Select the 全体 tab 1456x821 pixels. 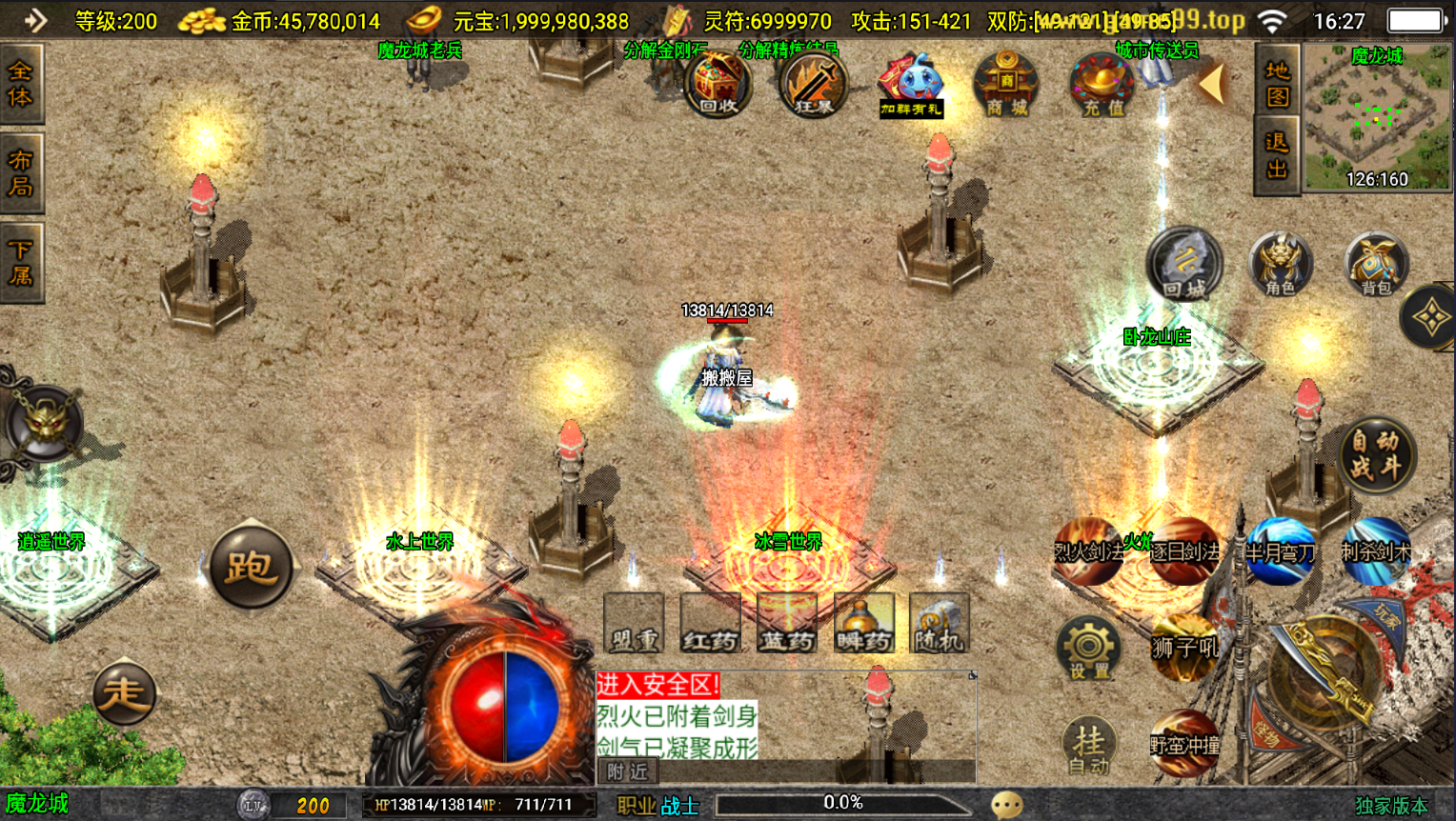21,84
